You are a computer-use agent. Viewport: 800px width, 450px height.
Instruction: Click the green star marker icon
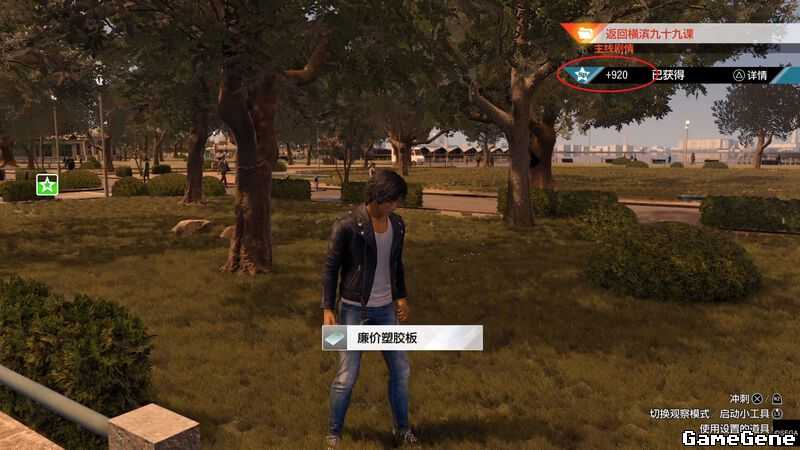pyautogui.click(x=46, y=184)
